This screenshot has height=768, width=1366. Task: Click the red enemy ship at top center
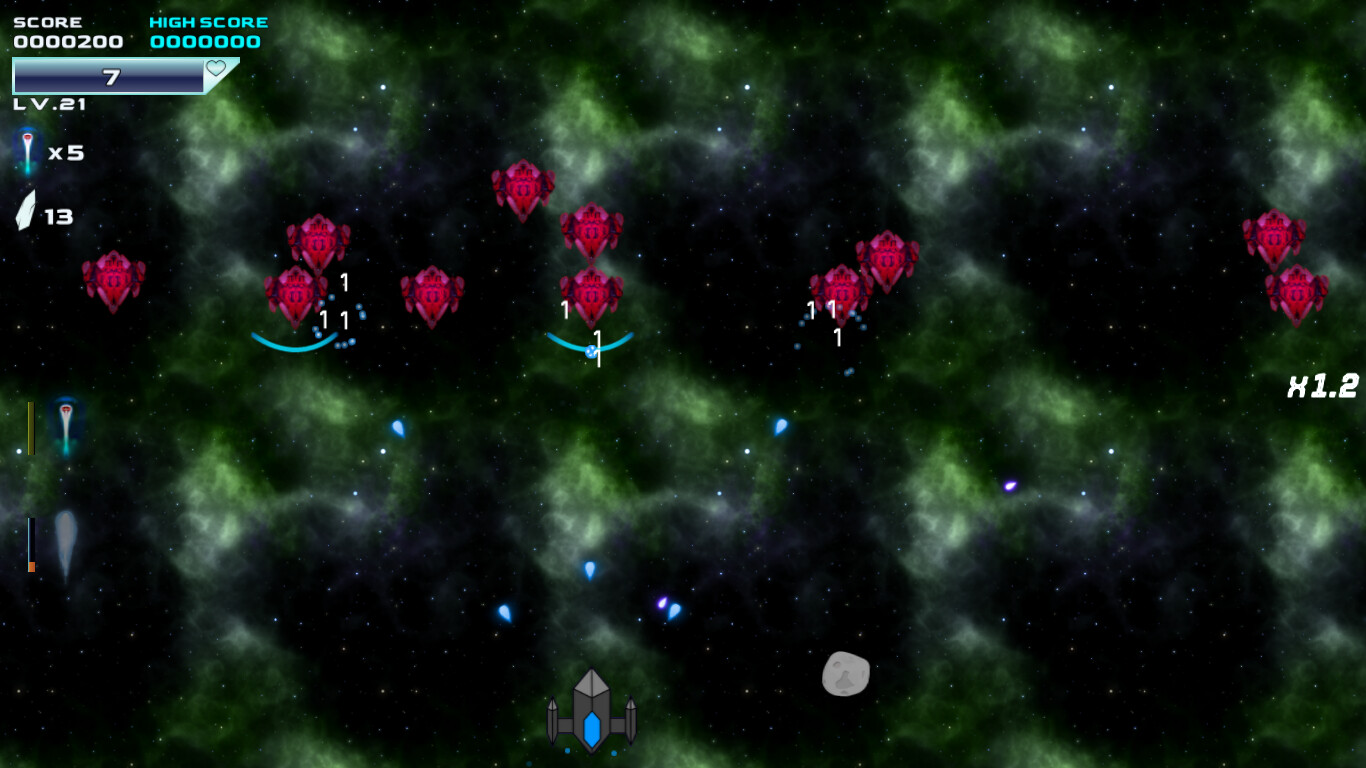[x=524, y=188]
